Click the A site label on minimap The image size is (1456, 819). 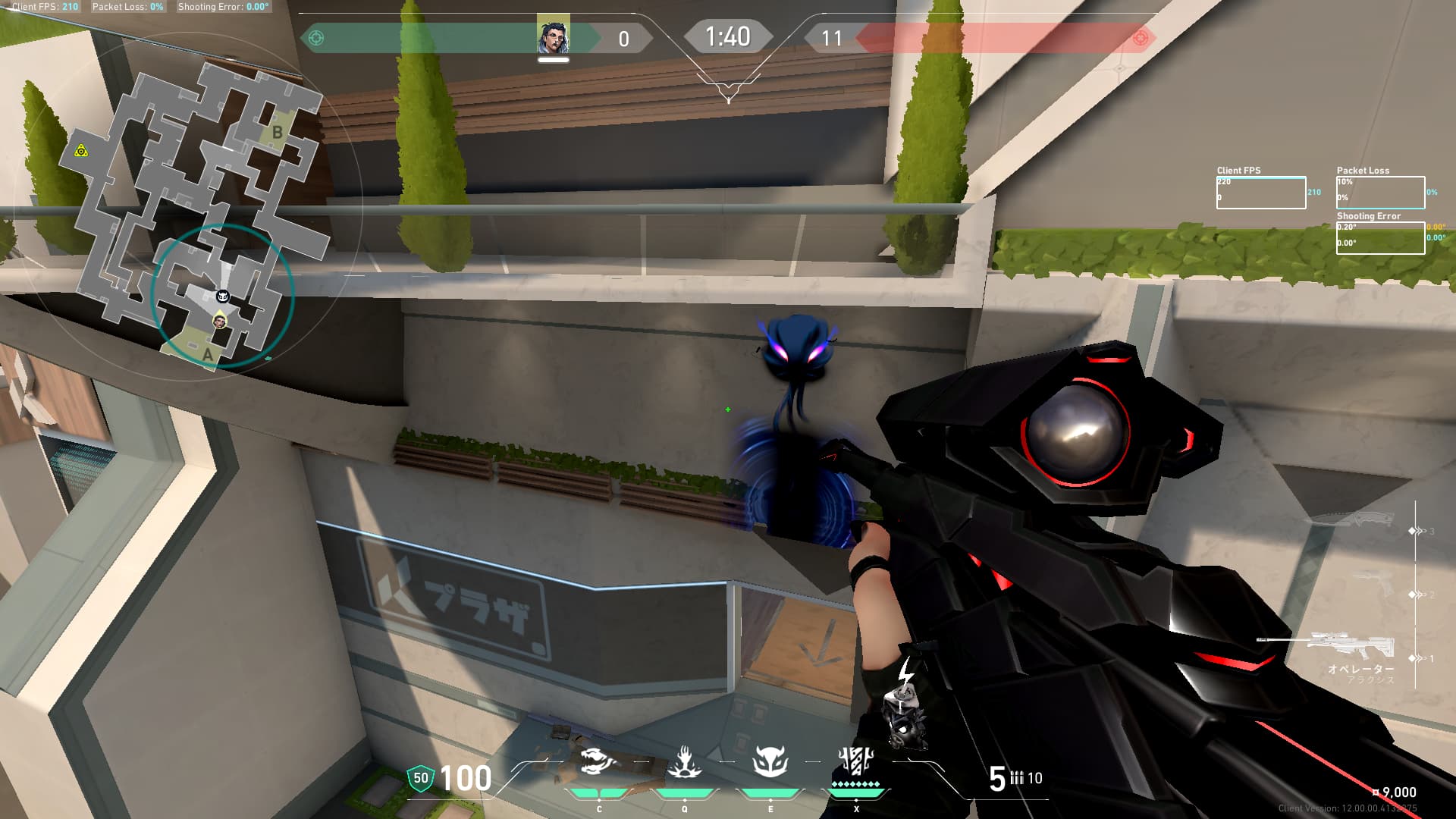pos(208,355)
